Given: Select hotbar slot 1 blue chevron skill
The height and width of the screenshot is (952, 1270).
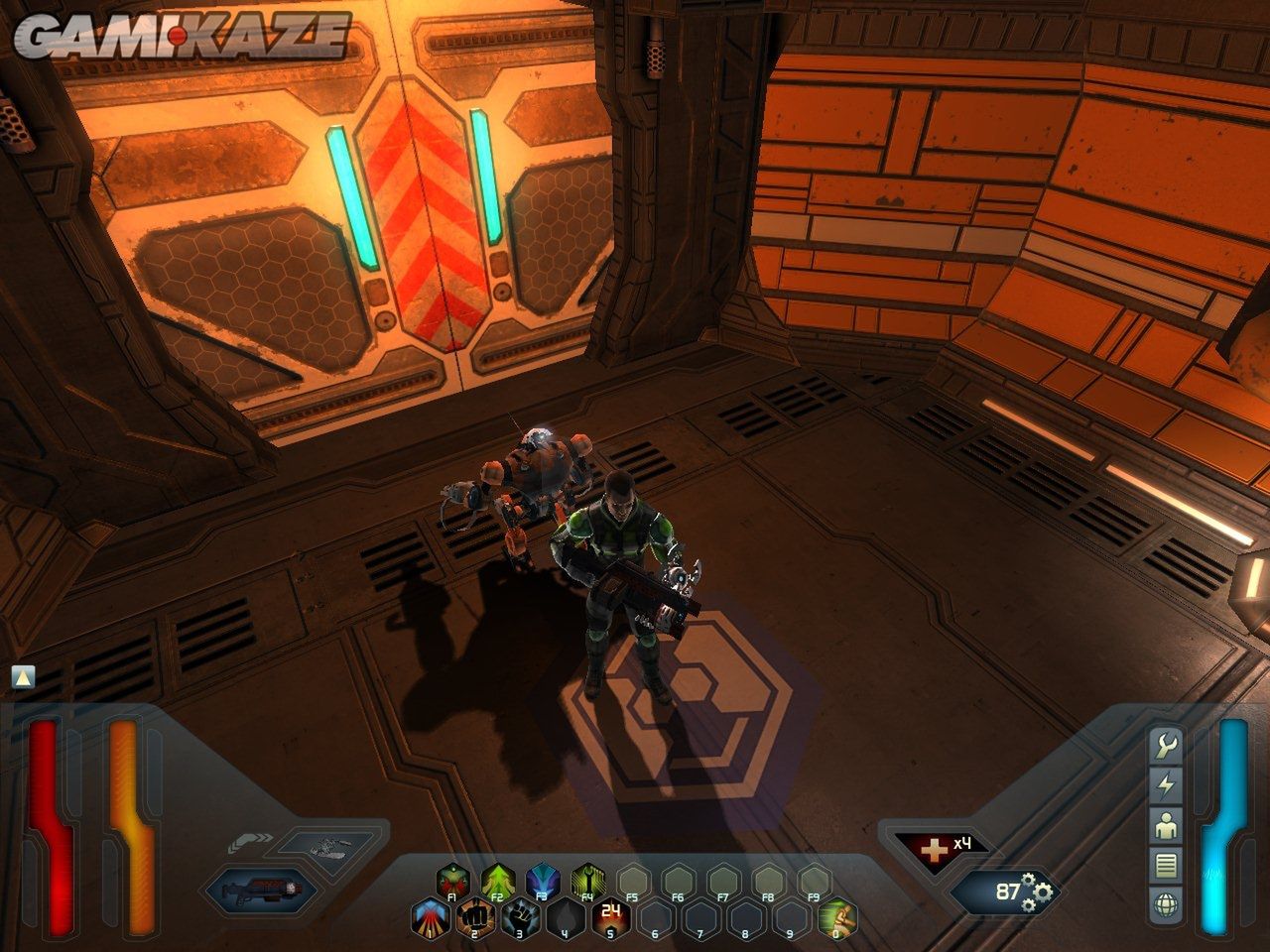Looking at the screenshot, I should [x=430, y=917].
